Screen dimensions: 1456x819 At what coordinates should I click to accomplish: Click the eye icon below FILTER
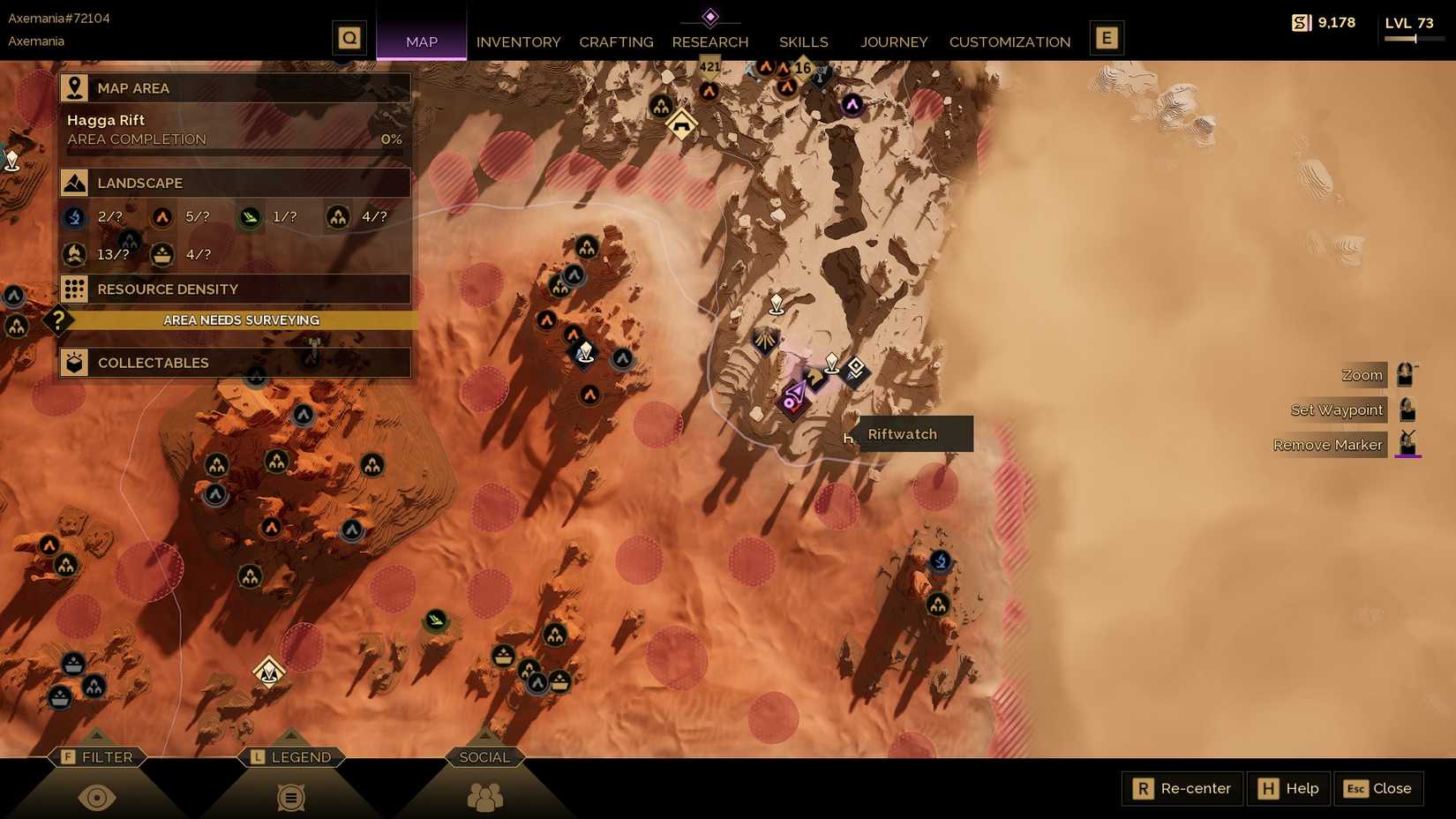[98, 796]
